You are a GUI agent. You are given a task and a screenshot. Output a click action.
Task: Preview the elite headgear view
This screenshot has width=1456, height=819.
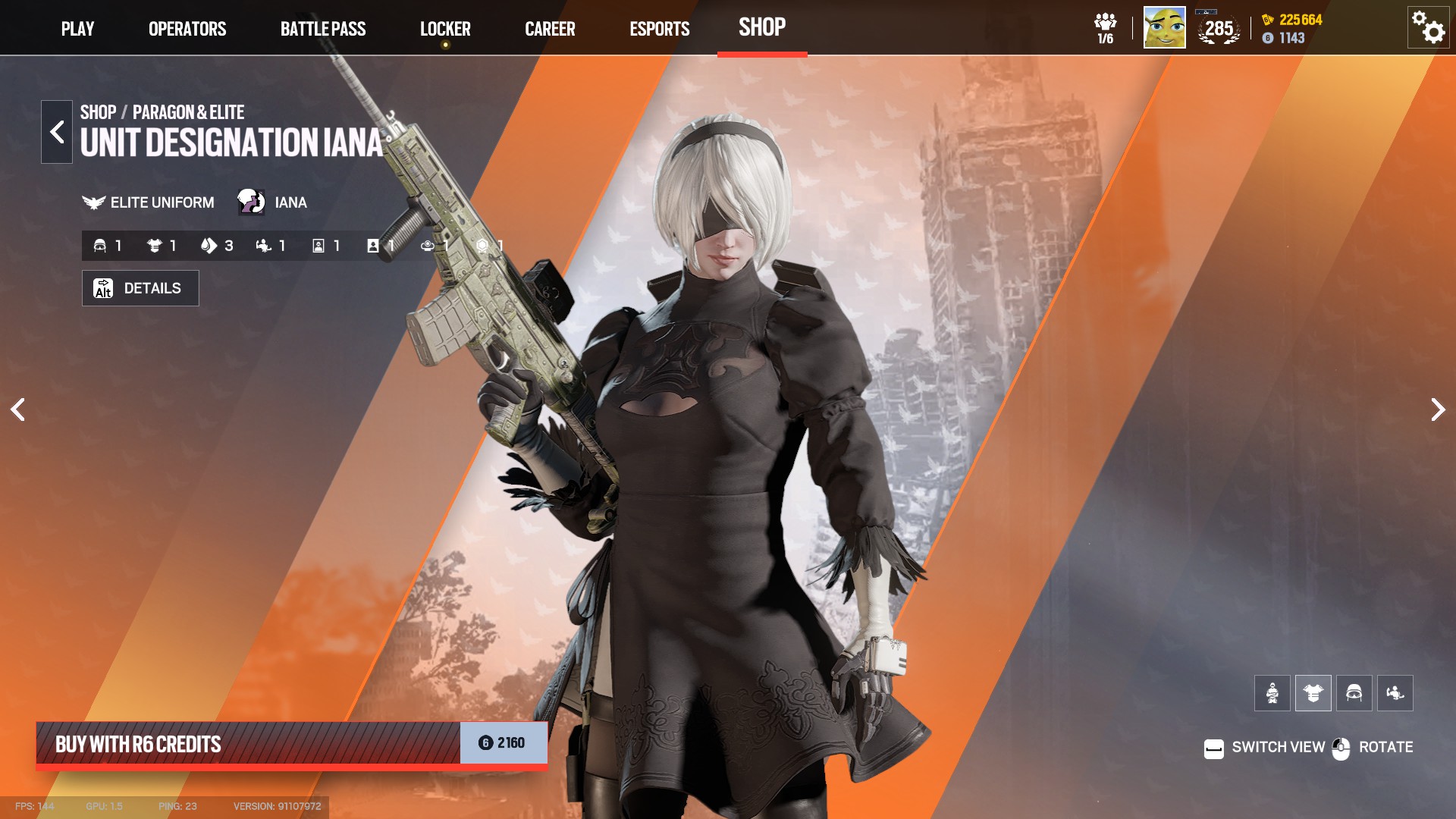coord(1356,692)
